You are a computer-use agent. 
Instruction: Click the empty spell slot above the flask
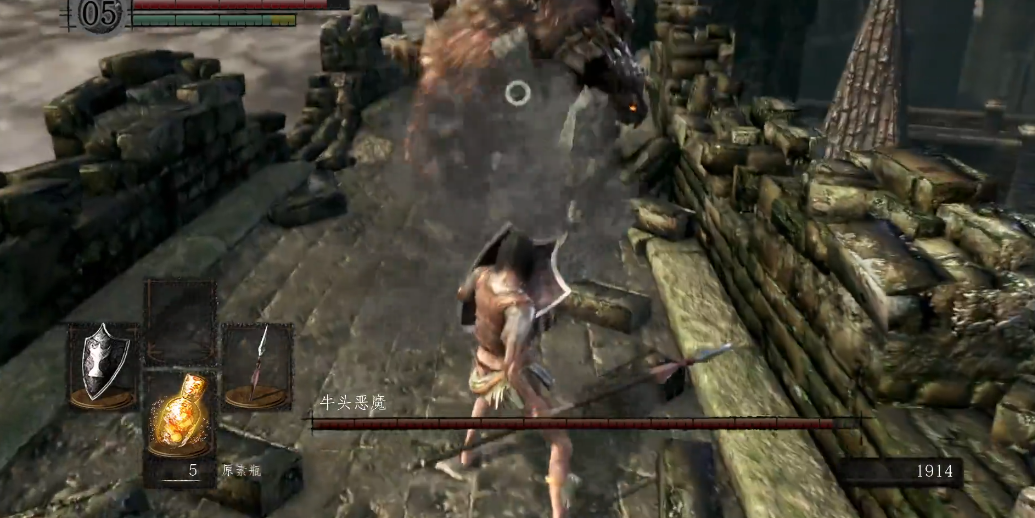tap(180, 322)
